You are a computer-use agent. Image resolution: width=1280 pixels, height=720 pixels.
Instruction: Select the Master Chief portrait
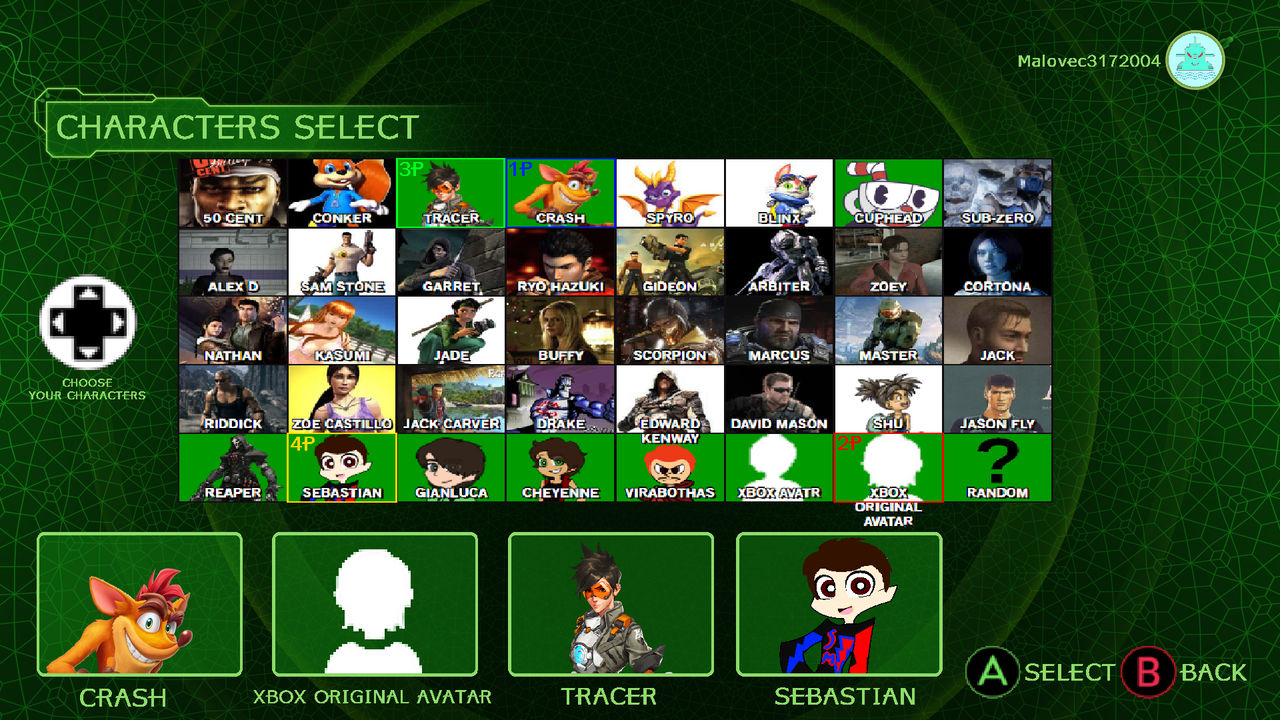pyautogui.click(x=889, y=330)
